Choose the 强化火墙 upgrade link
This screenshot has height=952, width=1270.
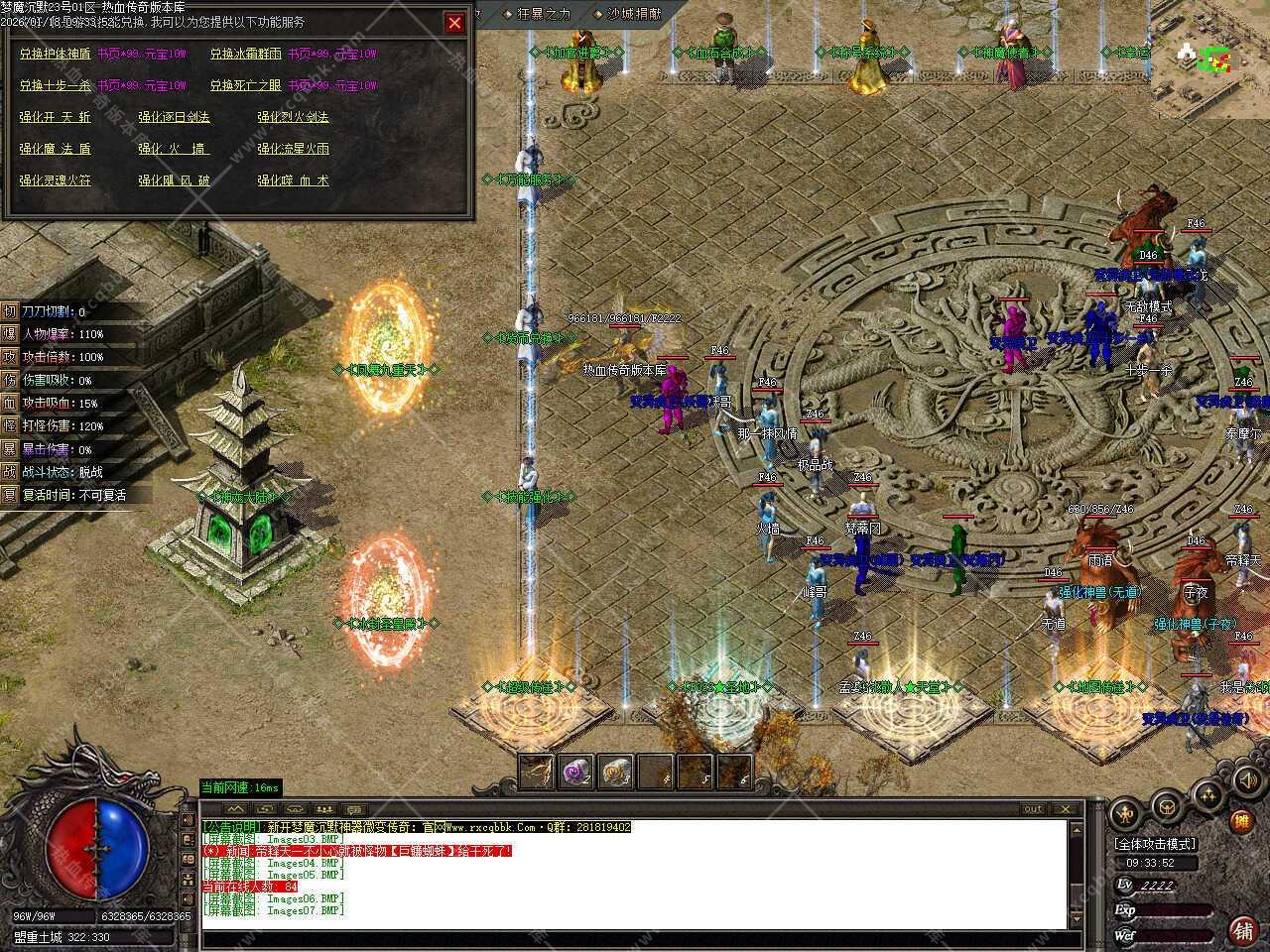tap(175, 149)
